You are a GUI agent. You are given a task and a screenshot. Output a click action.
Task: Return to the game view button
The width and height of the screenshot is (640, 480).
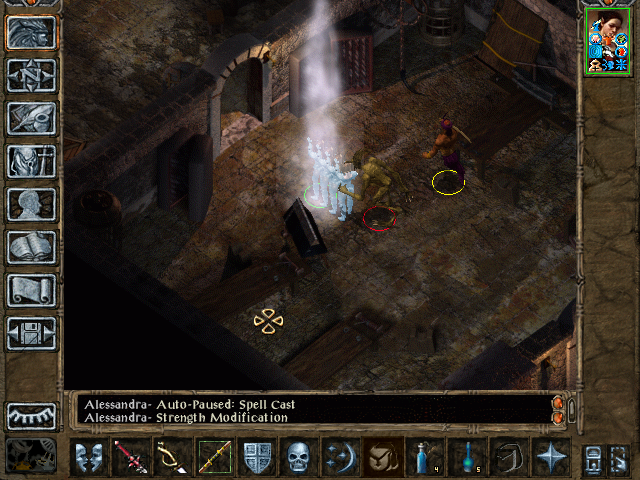(32, 33)
